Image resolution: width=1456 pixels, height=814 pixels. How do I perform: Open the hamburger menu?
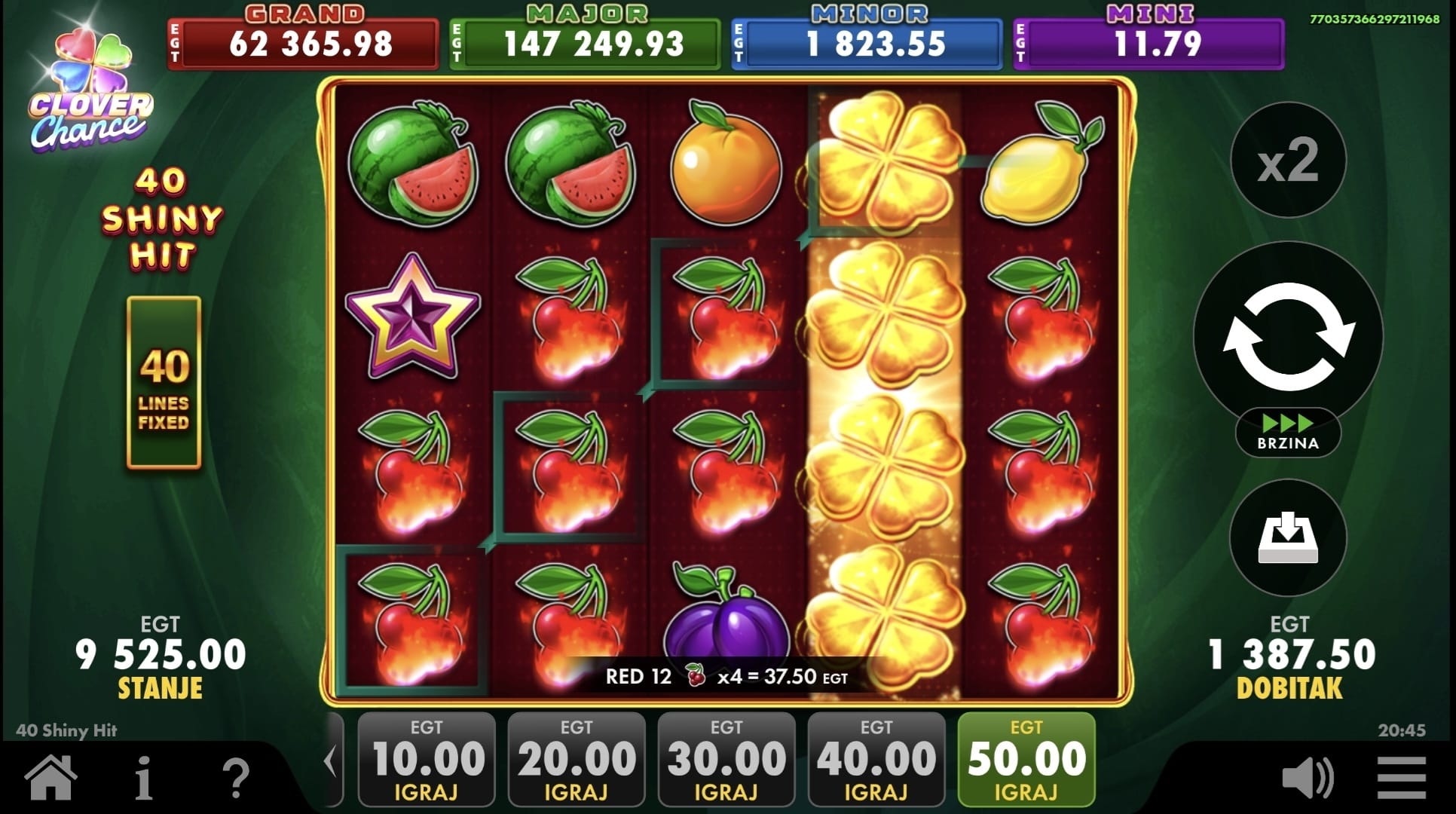[1401, 778]
